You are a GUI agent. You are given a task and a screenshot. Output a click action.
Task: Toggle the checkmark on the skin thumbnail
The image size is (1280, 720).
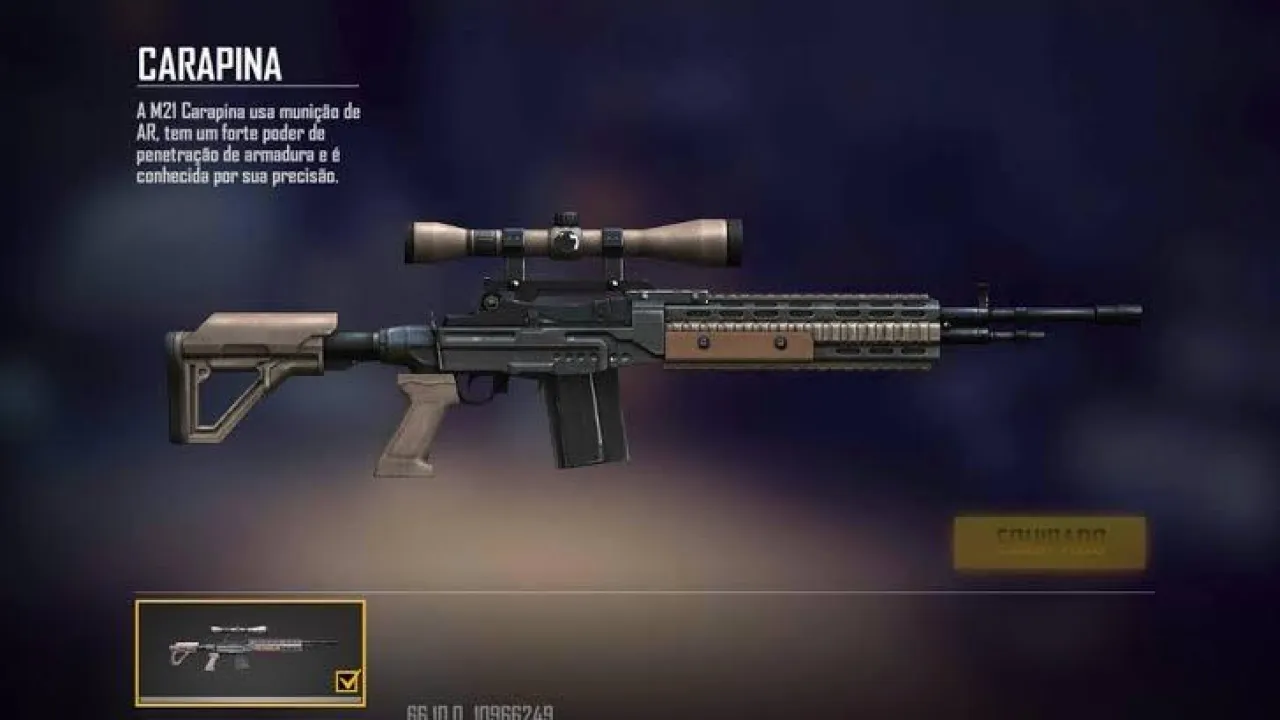pos(345,680)
